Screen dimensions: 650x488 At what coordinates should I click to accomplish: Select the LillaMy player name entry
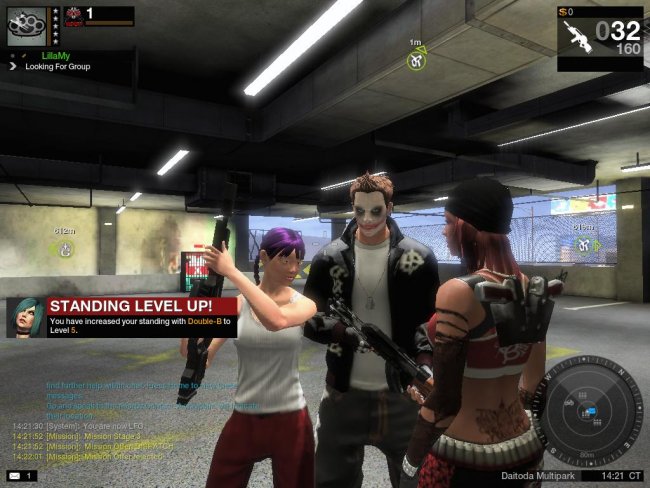click(54, 56)
